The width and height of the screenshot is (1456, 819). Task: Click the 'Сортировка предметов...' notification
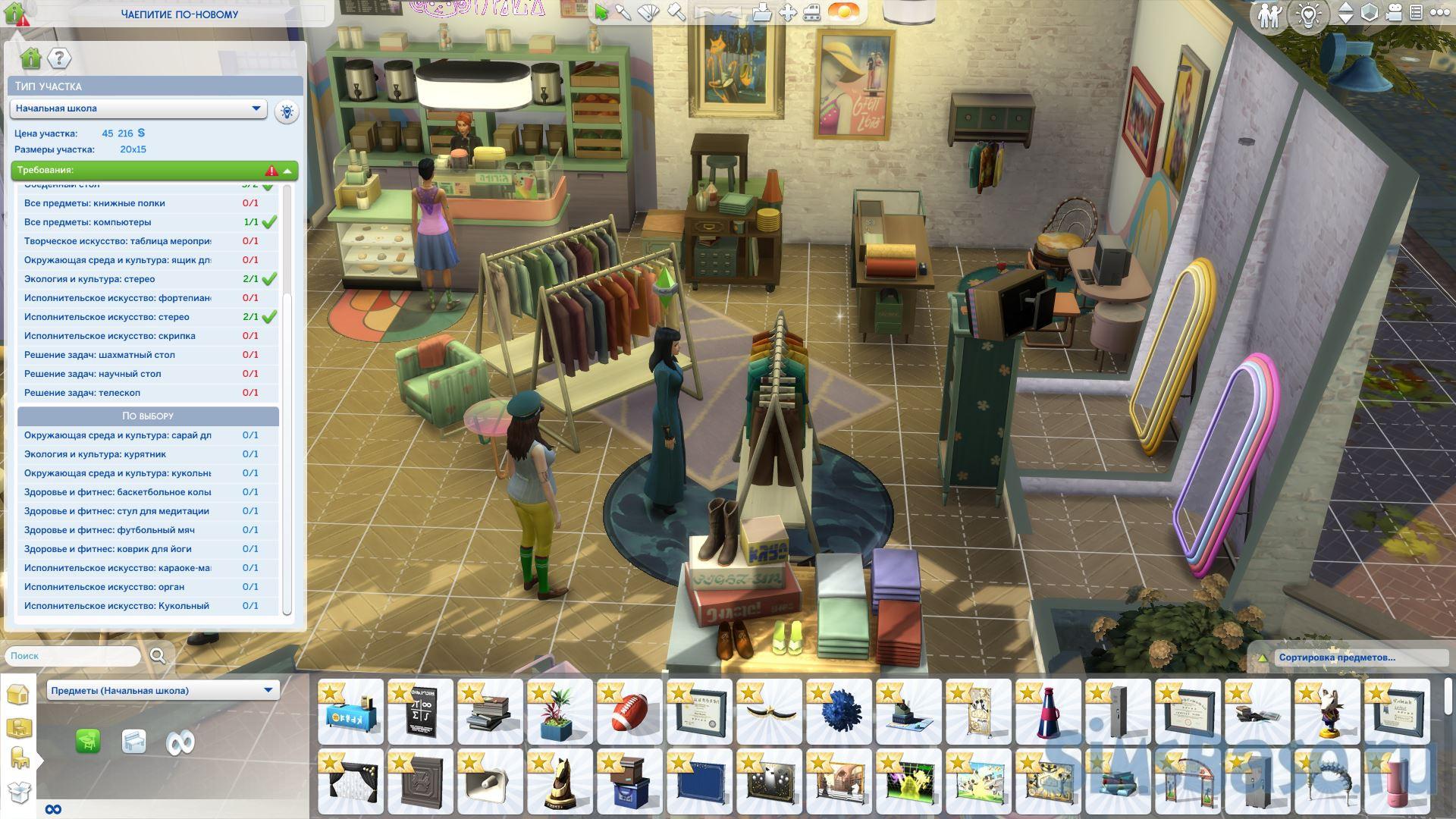1336,657
